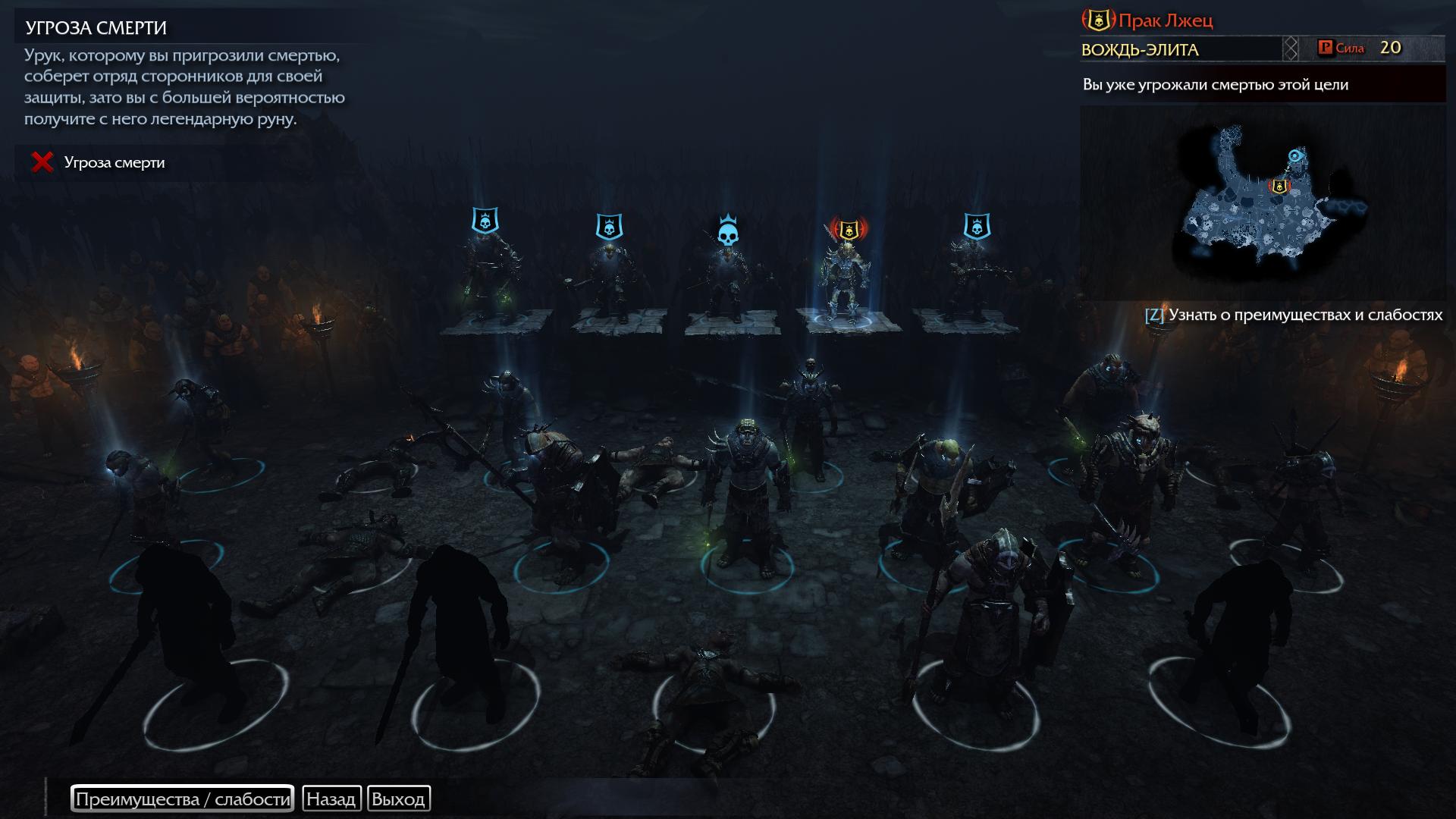1456x819 pixels.
Task: Click the blue eye marker on the map
Action: coord(1296,156)
